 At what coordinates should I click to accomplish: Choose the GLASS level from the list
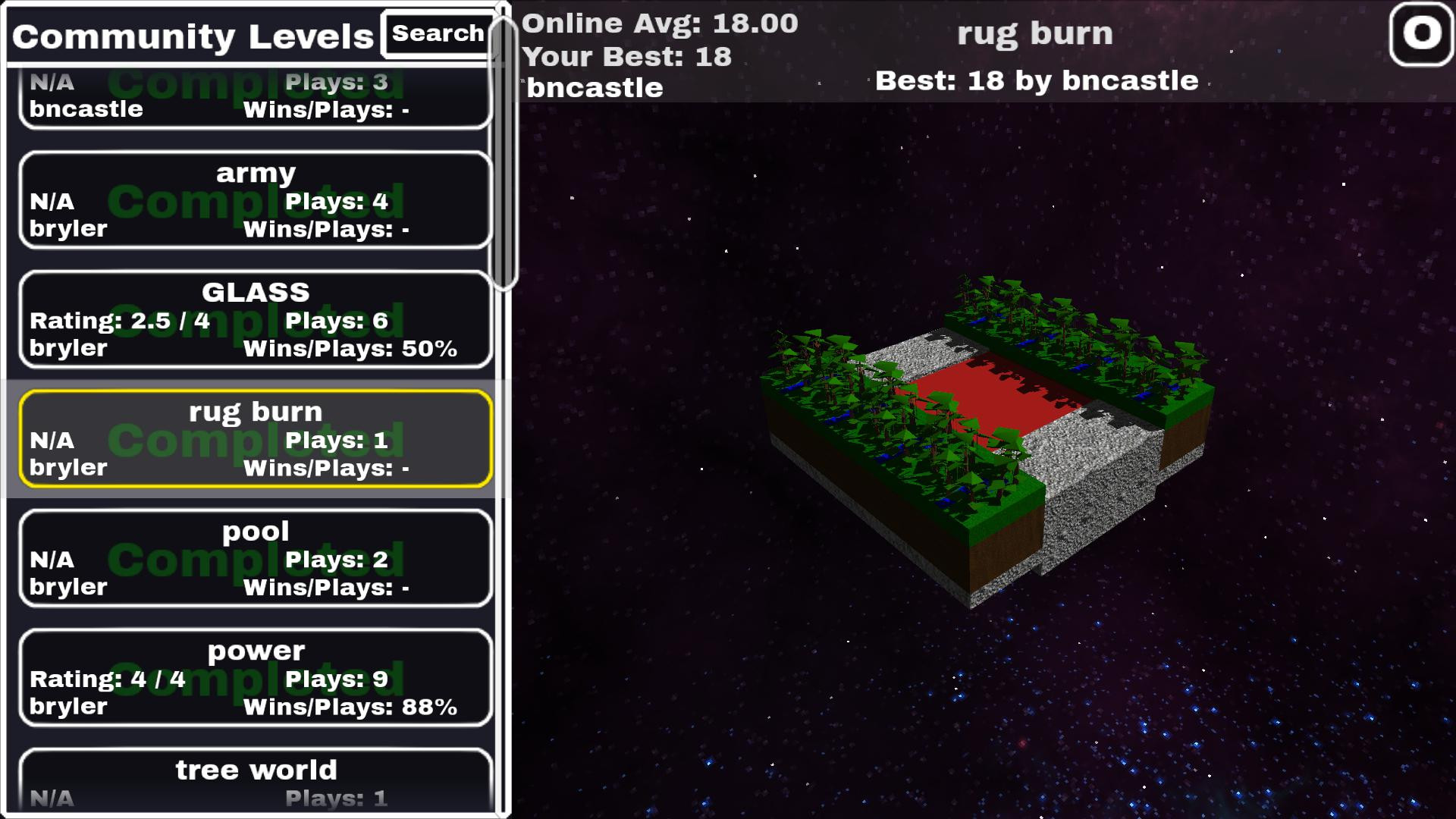256,319
